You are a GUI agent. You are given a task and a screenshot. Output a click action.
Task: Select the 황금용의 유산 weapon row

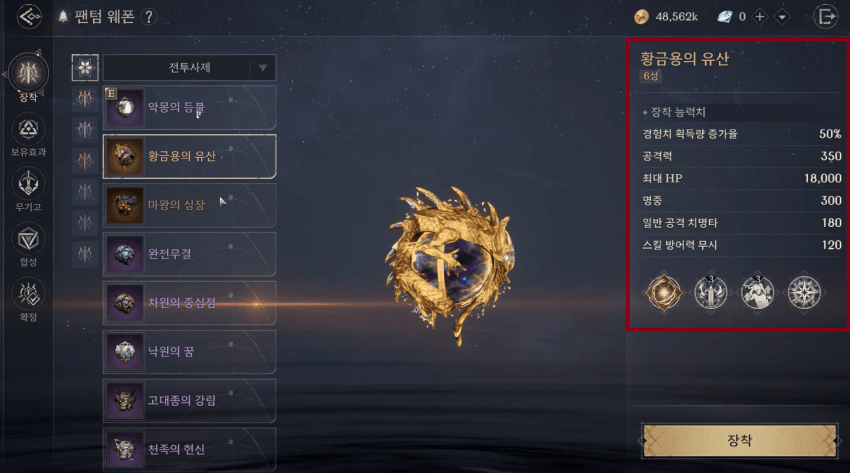click(x=189, y=156)
